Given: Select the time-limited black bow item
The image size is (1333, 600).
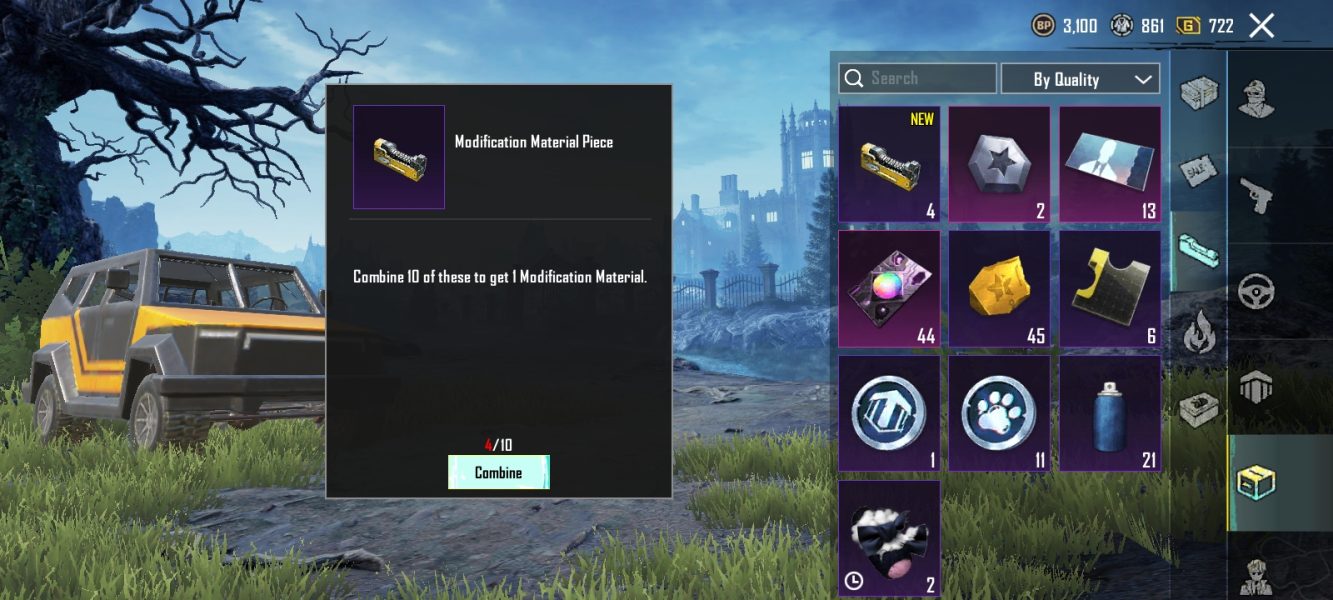Looking at the screenshot, I should pos(889,538).
